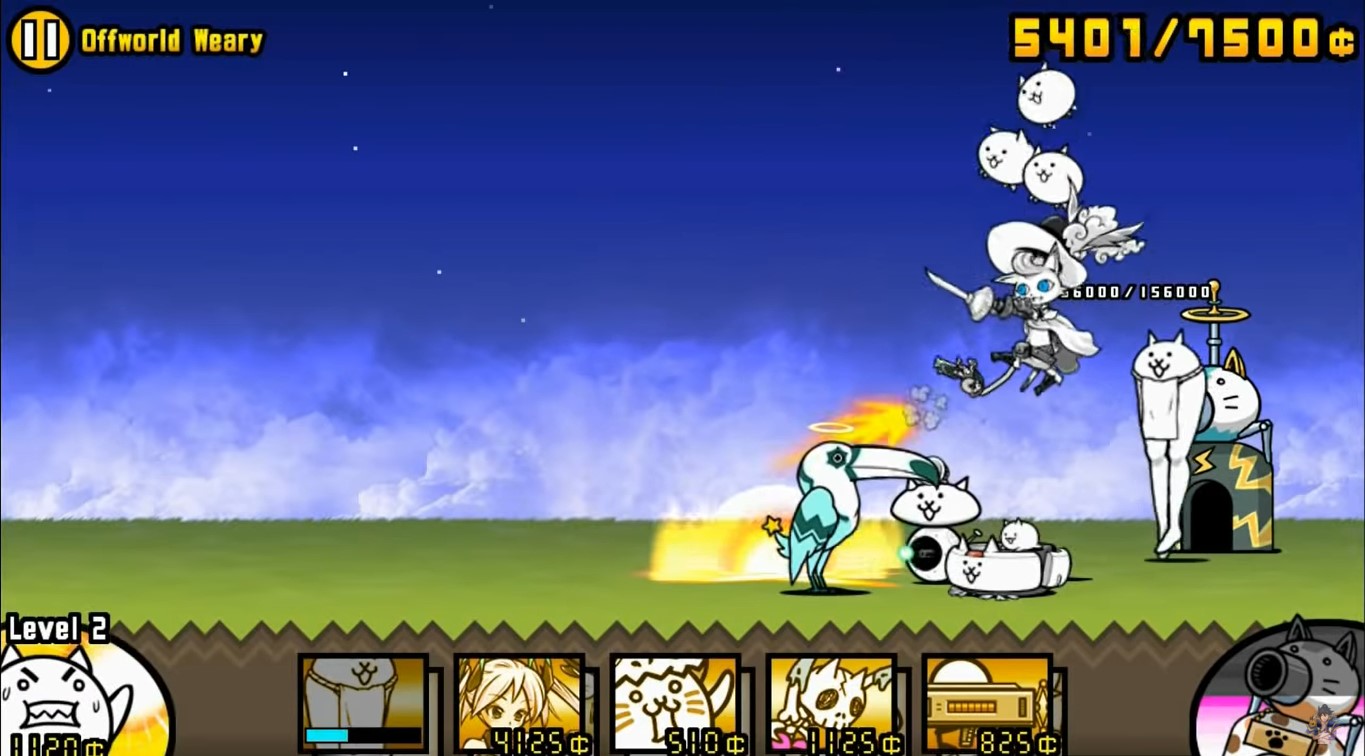1365x756 pixels.
Task: Tap the stage title Offworld Weary
Action: [x=170, y=40]
